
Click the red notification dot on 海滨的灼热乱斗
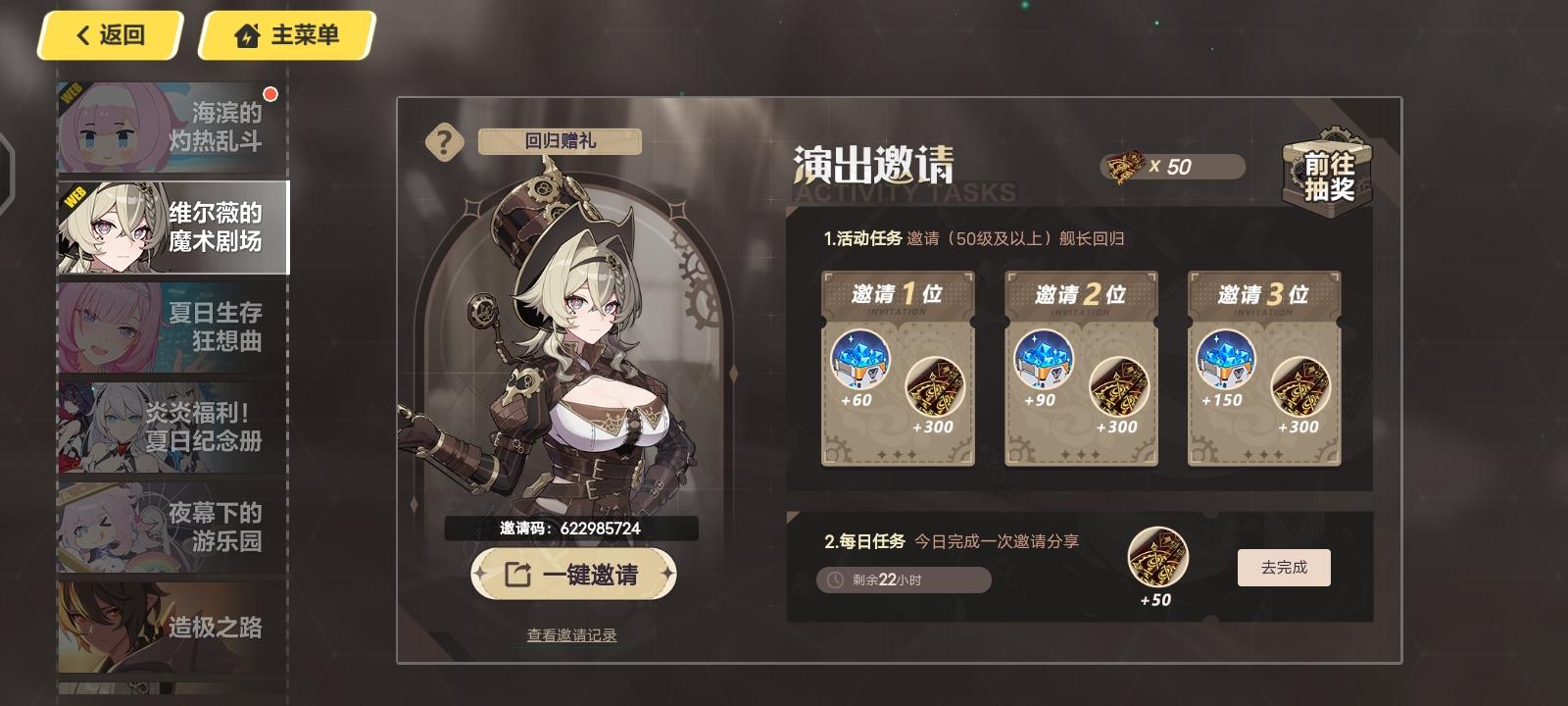271,95
